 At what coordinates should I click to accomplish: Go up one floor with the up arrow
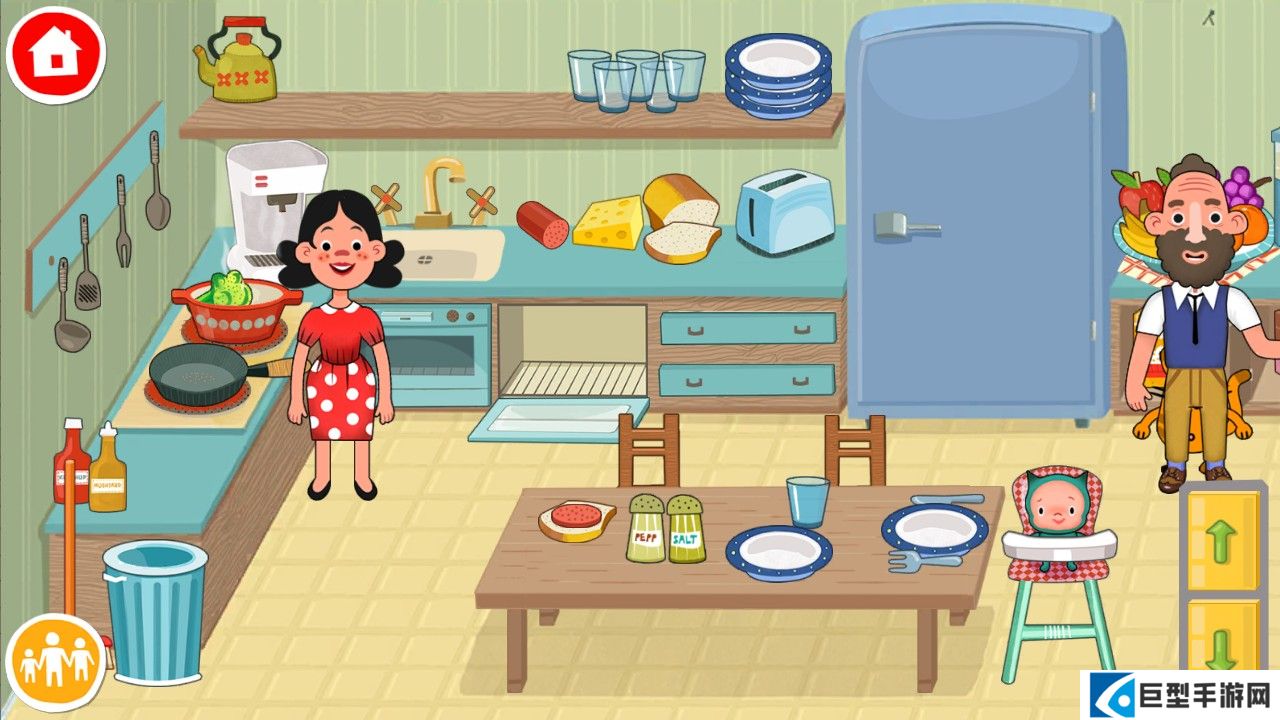1222,541
